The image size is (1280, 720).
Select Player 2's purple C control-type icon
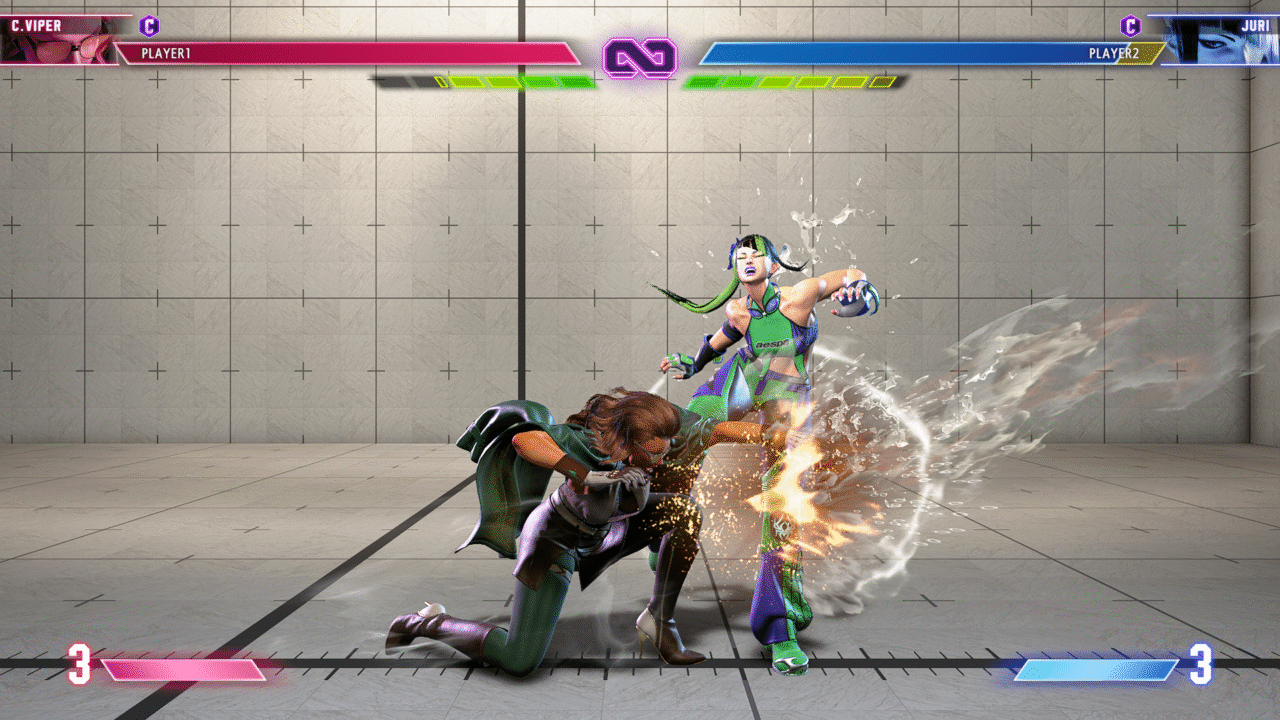1130,26
